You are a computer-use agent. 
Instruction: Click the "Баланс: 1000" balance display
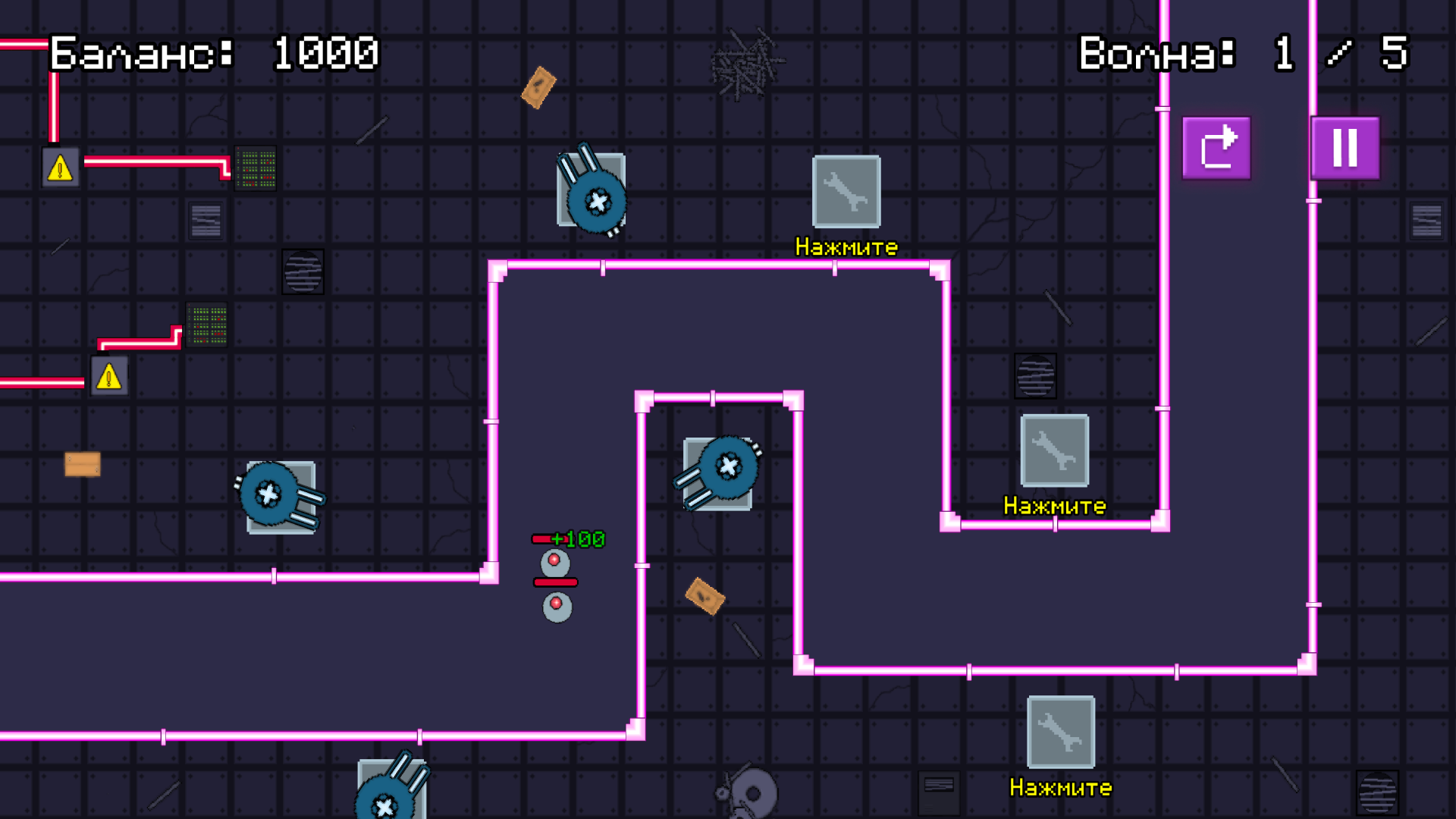coord(215,54)
